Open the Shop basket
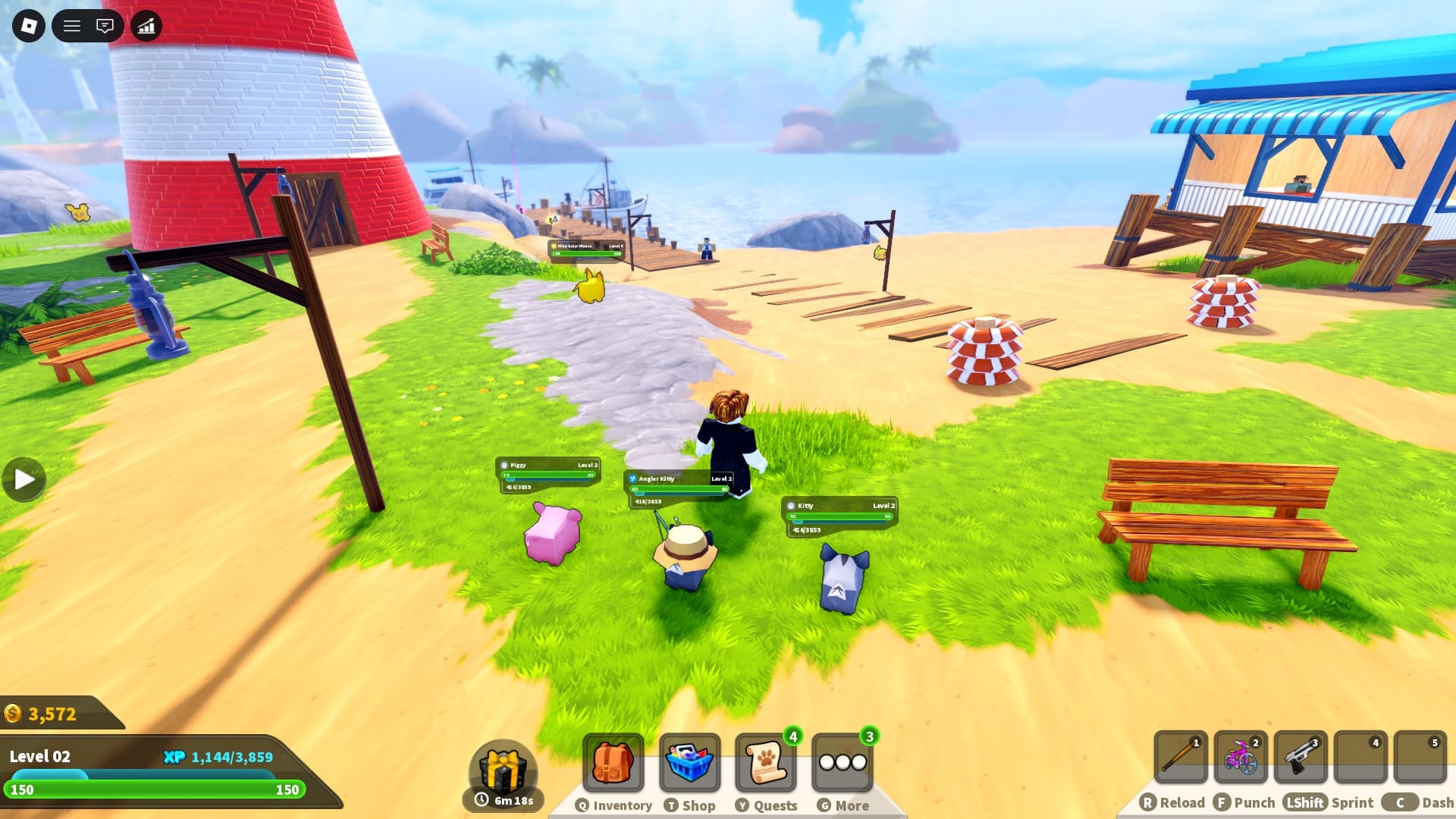The height and width of the screenshot is (819, 1456). coord(689,763)
